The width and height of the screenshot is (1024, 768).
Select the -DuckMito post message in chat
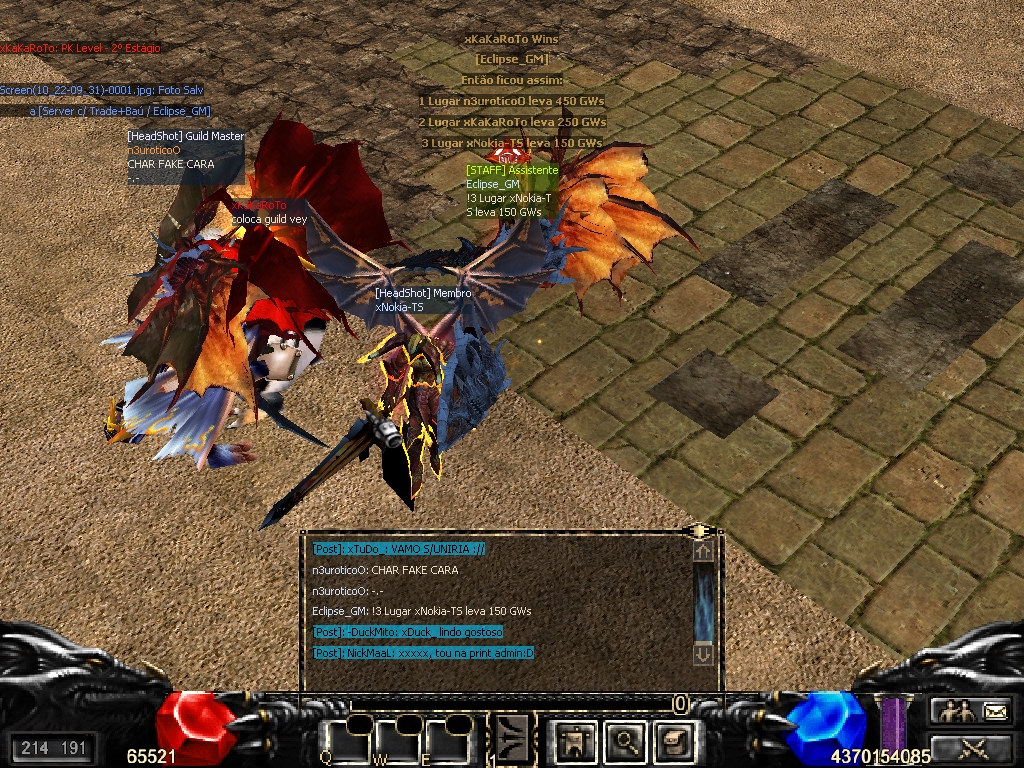pos(408,632)
